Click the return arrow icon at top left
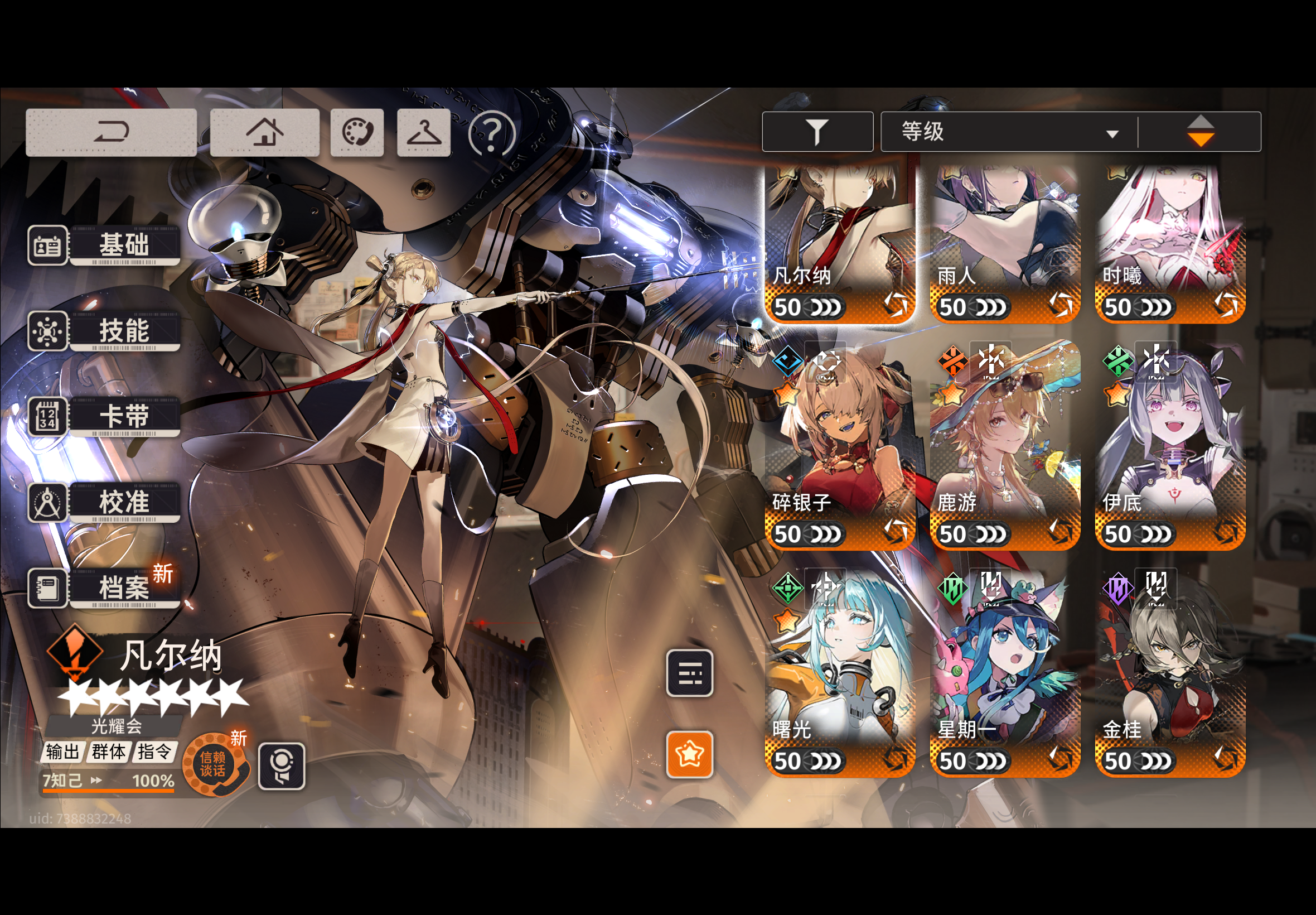 111,131
